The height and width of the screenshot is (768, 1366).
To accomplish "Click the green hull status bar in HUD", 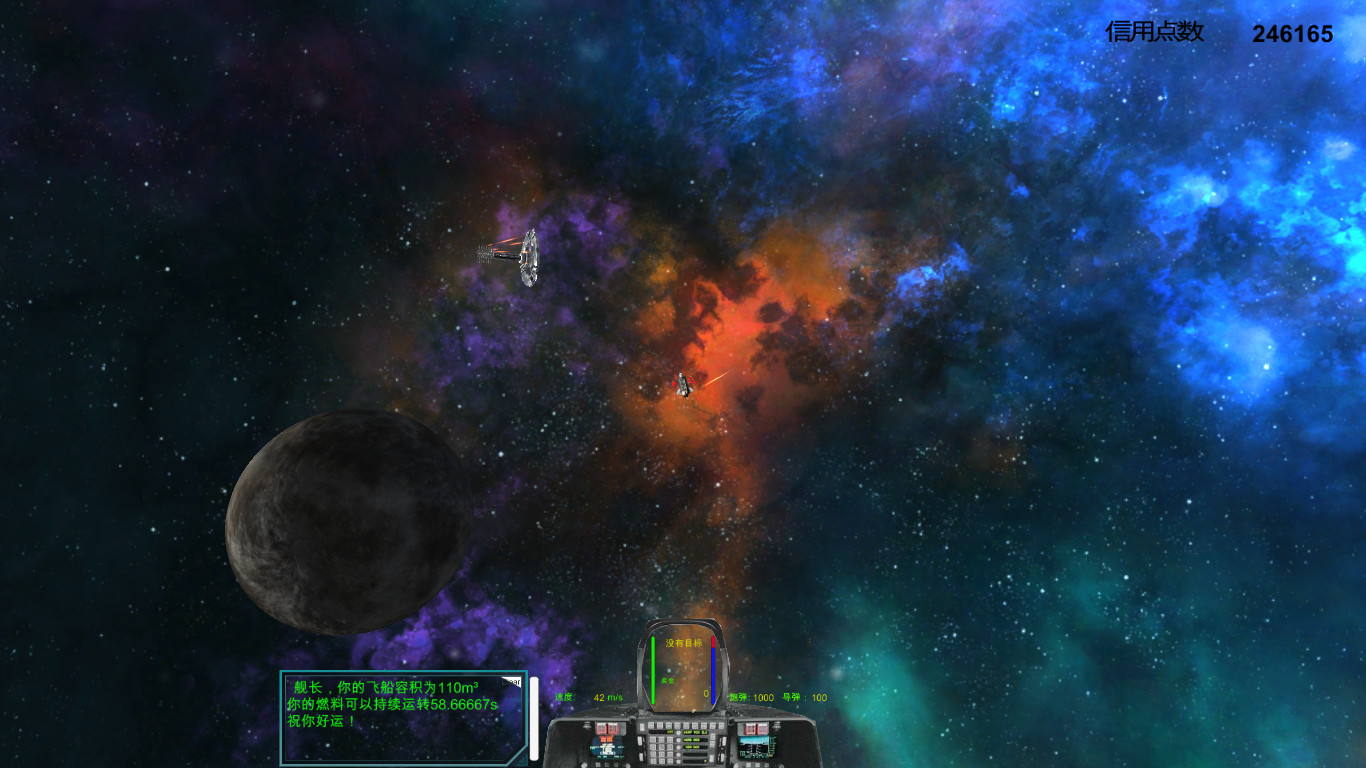I will 653,670.
